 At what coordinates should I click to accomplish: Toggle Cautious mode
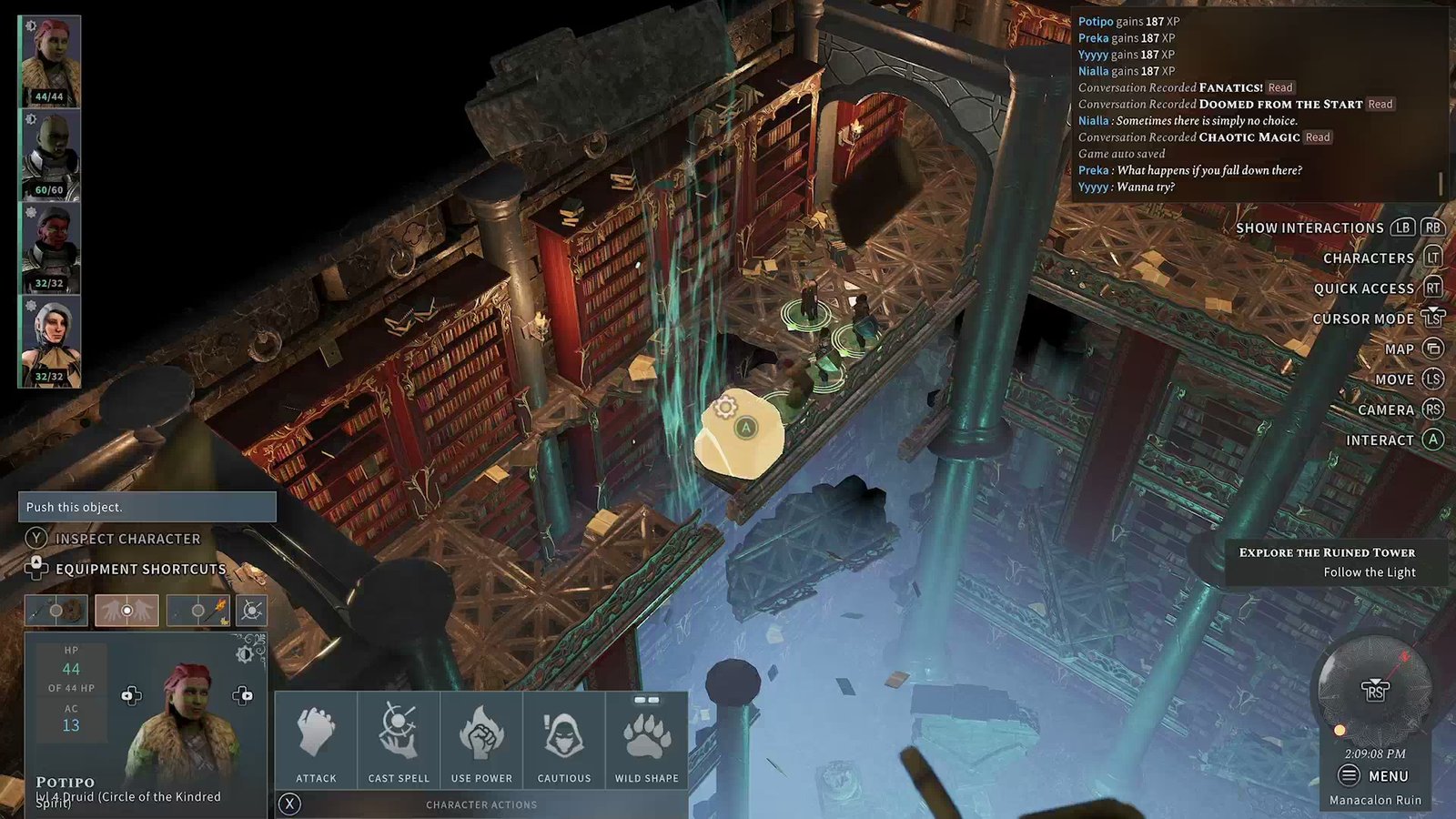564,741
